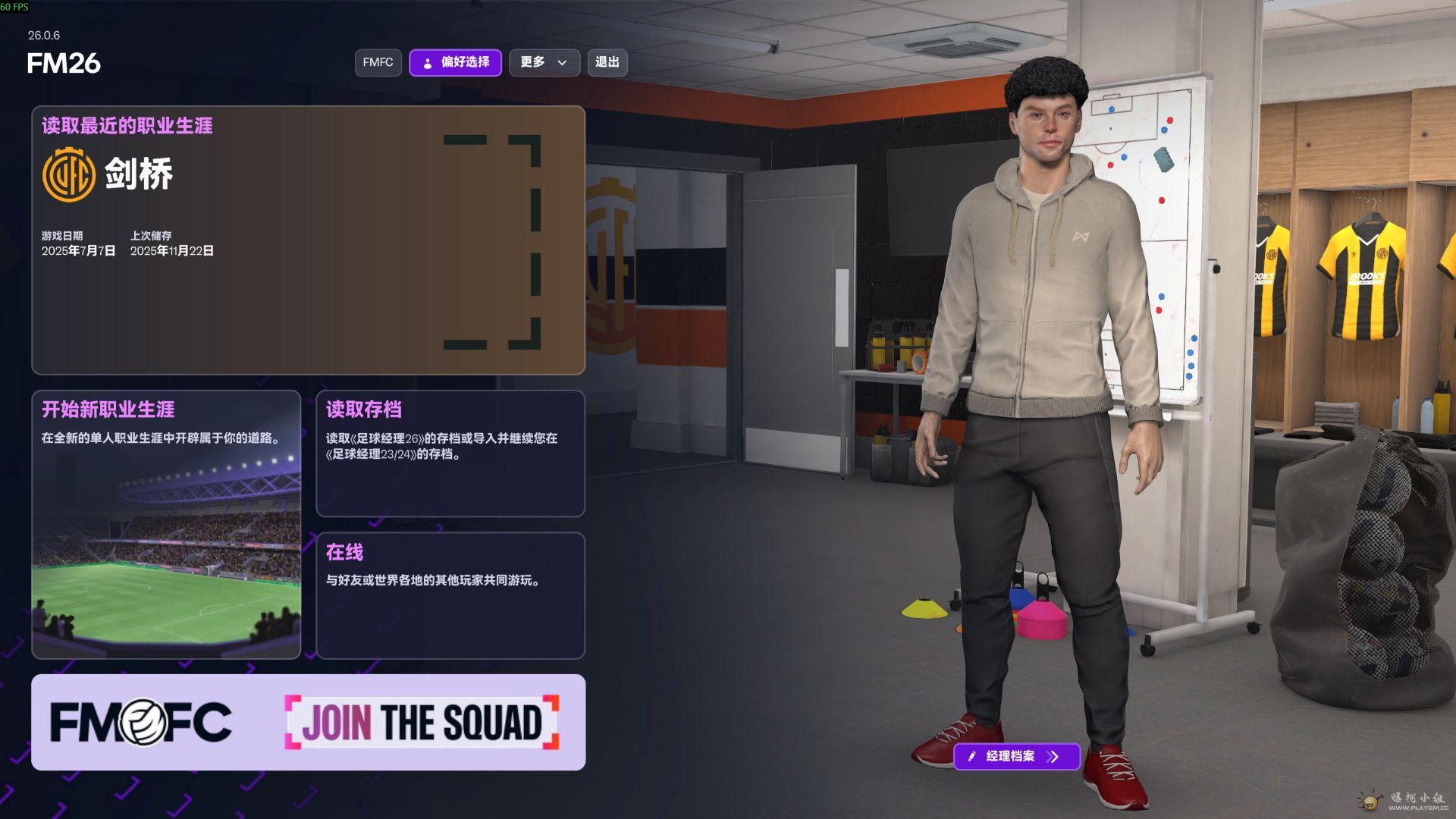Switch to the 在线 online mode
Image resolution: width=1456 pixels, height=819 pixels.
tap(450, 595)
